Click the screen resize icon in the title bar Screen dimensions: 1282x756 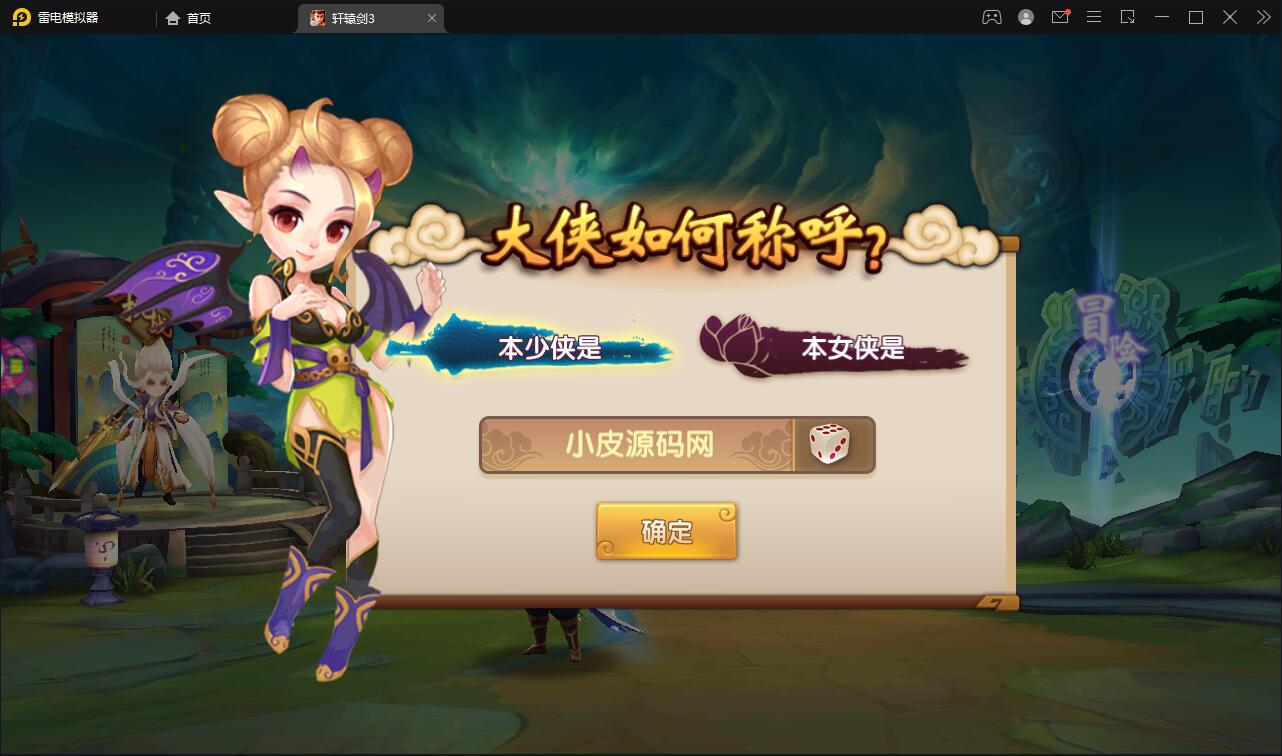click(1128, 17)
